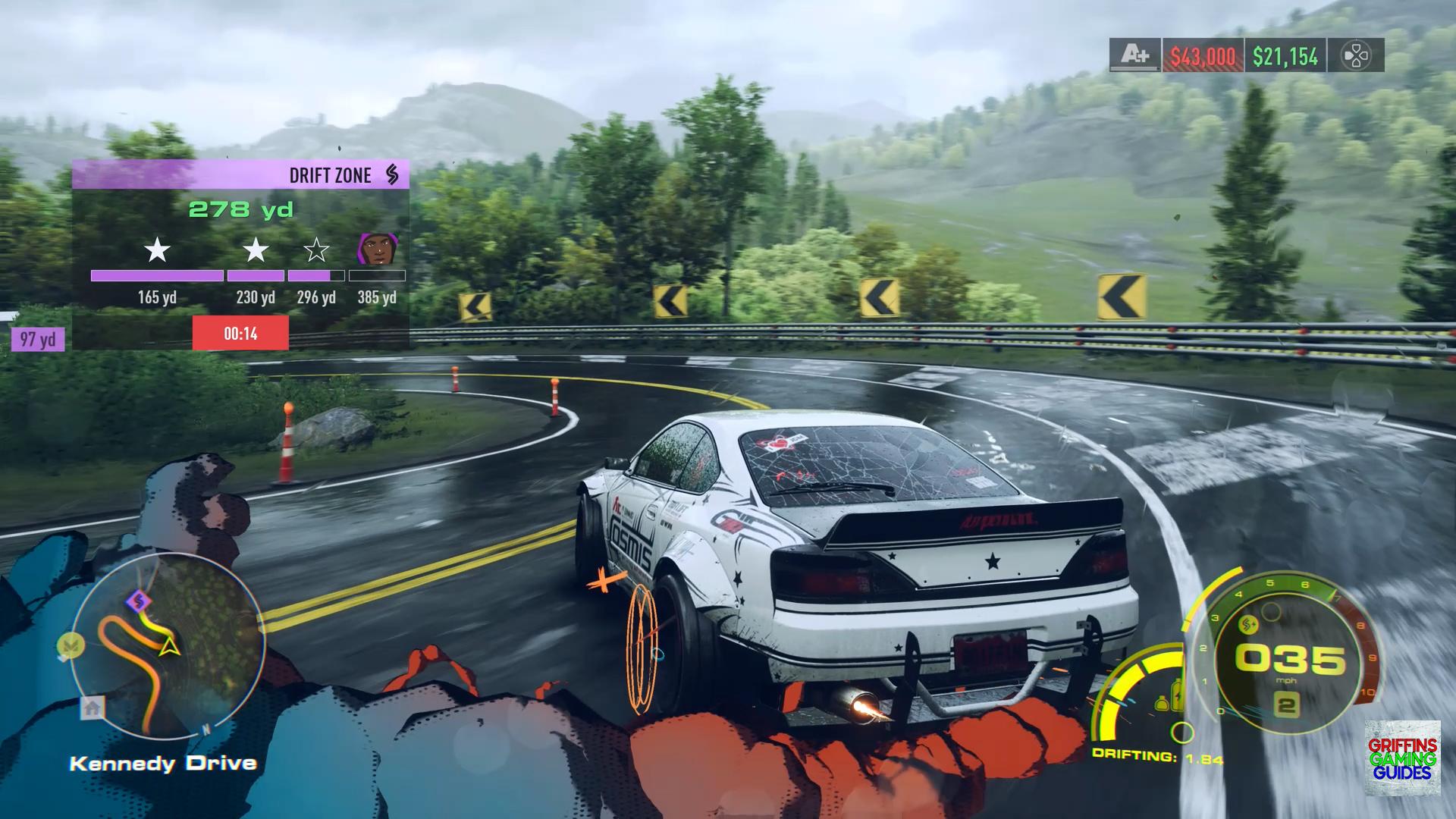Select the purple drift zone marker on minimap
The height and width of the screenshot is (819, 1456).
[x=138, y=601]
